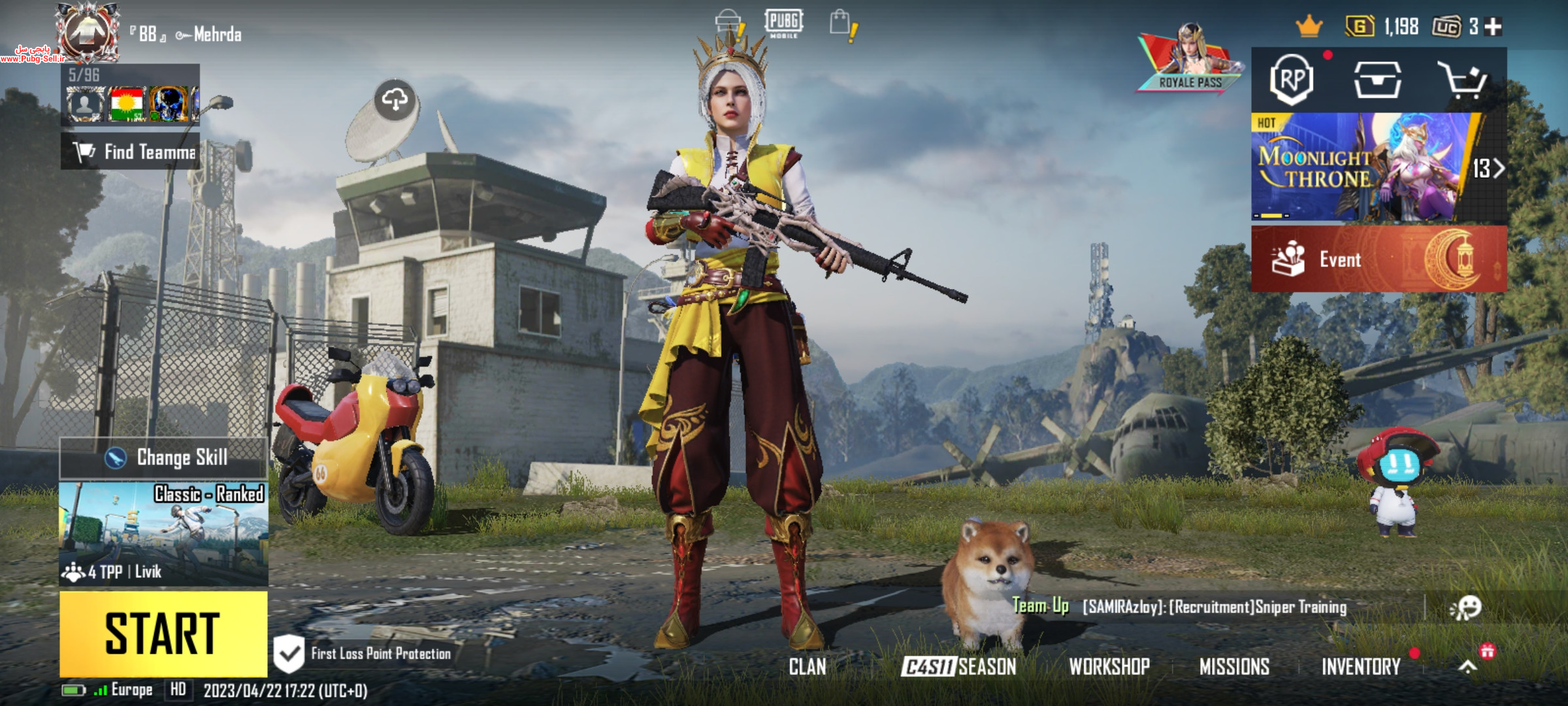This screenshot has height=706, width=1568.
Task: Open the CLAN menu
Action: pyautogui.click(x=808, y=667)
